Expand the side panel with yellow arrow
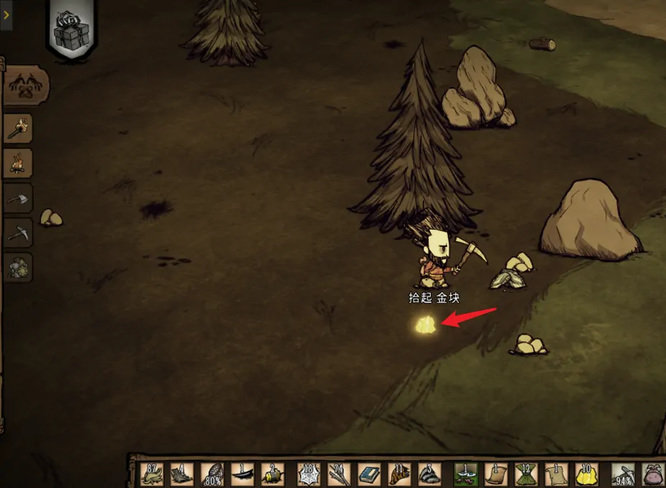This screenshot has height=488, width=666. pos(5,18)
